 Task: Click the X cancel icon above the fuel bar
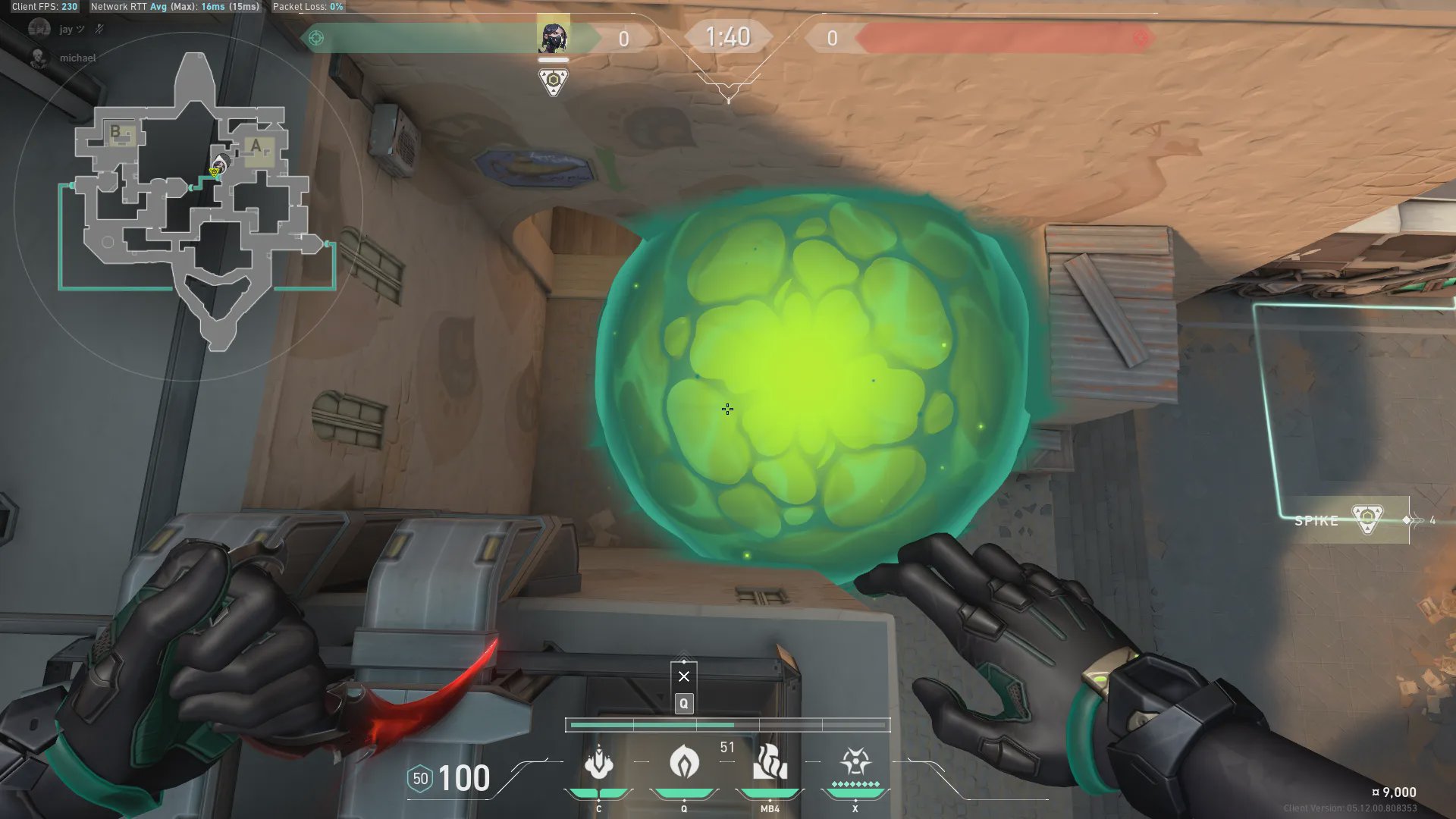684,676
